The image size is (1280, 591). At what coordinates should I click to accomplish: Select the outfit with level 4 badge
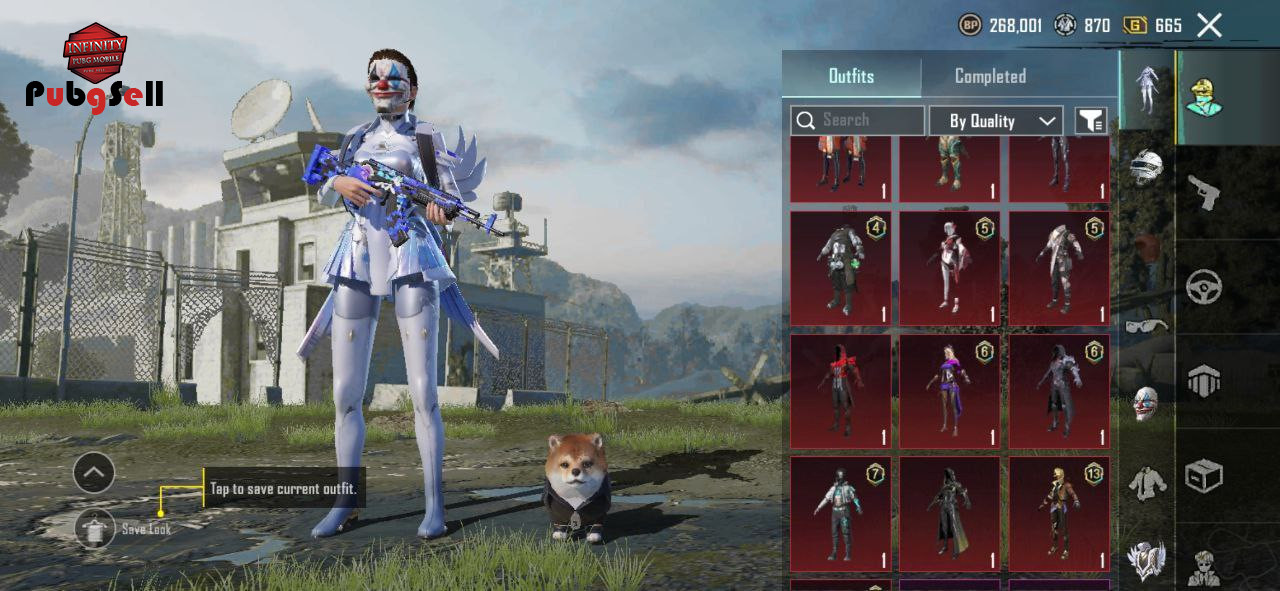coord(840,268)
